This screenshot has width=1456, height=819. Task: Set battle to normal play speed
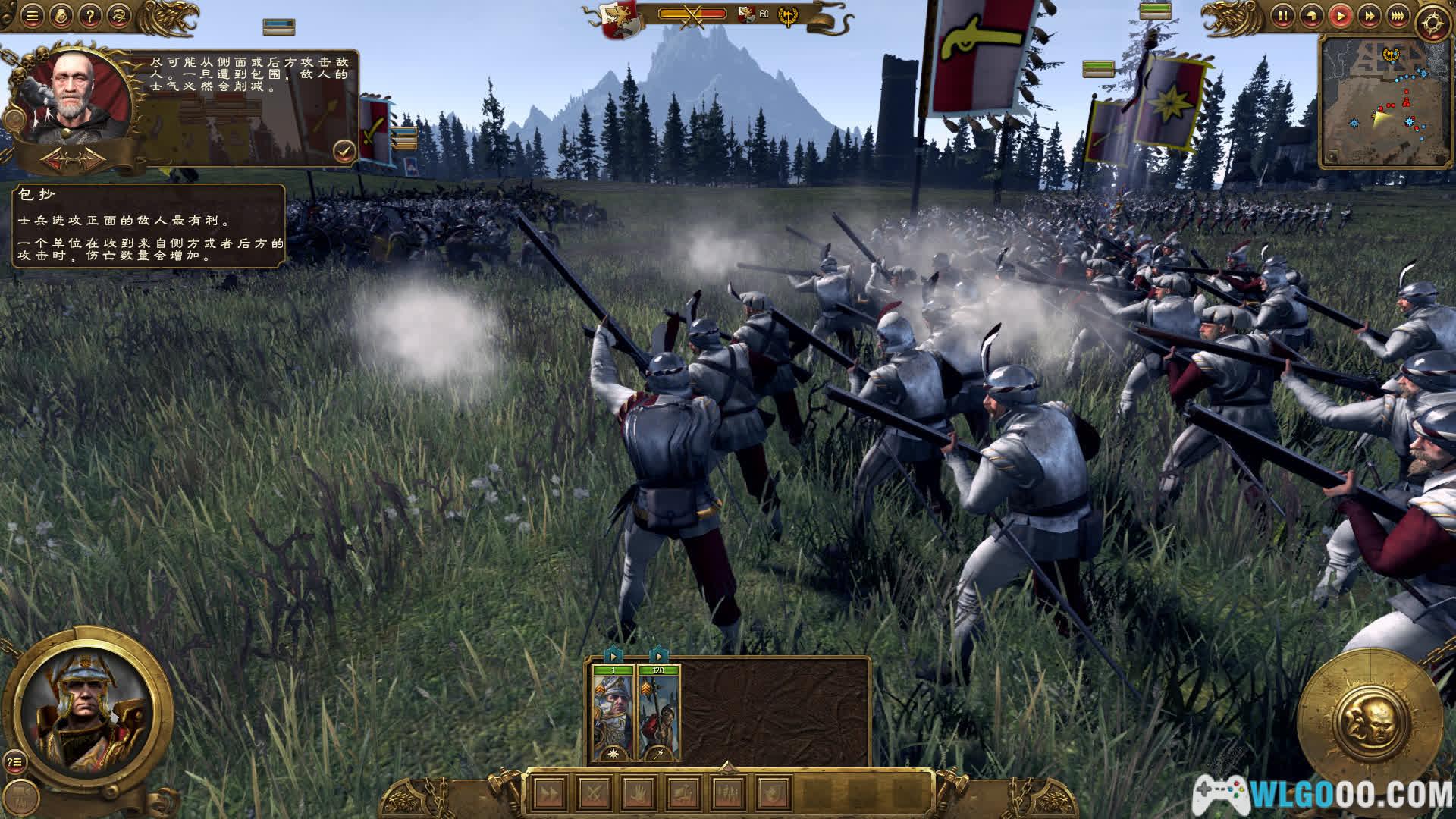1340,15
